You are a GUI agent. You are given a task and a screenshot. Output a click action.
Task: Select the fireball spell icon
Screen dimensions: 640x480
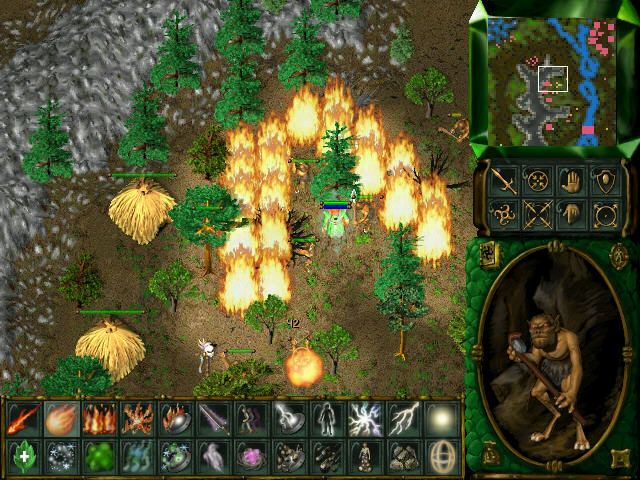click(x=59, y=418)
